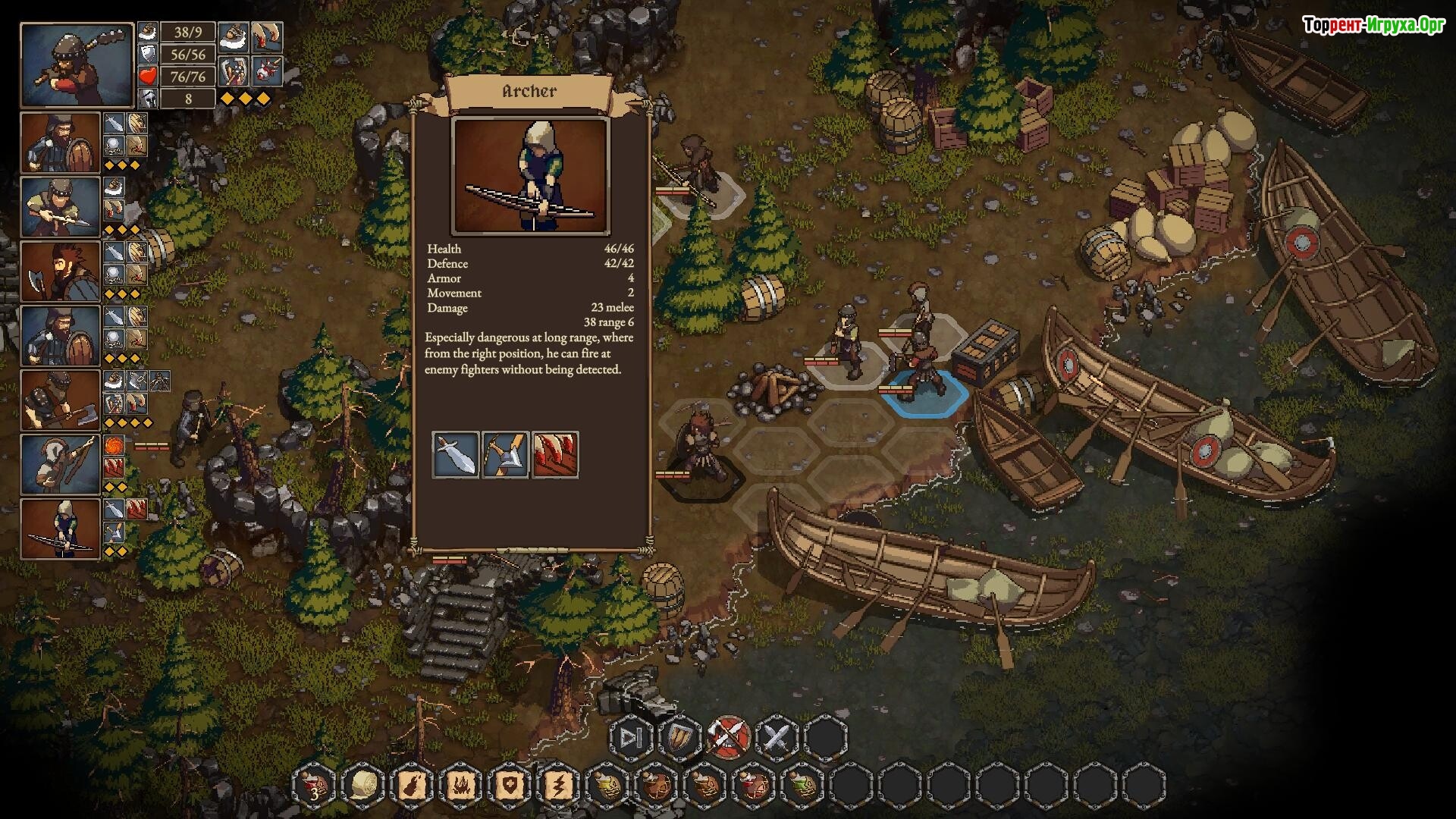Select the armored two-handed axe warrior portrait
This screenshot has height=819, width=1456.
coord(61,400)
